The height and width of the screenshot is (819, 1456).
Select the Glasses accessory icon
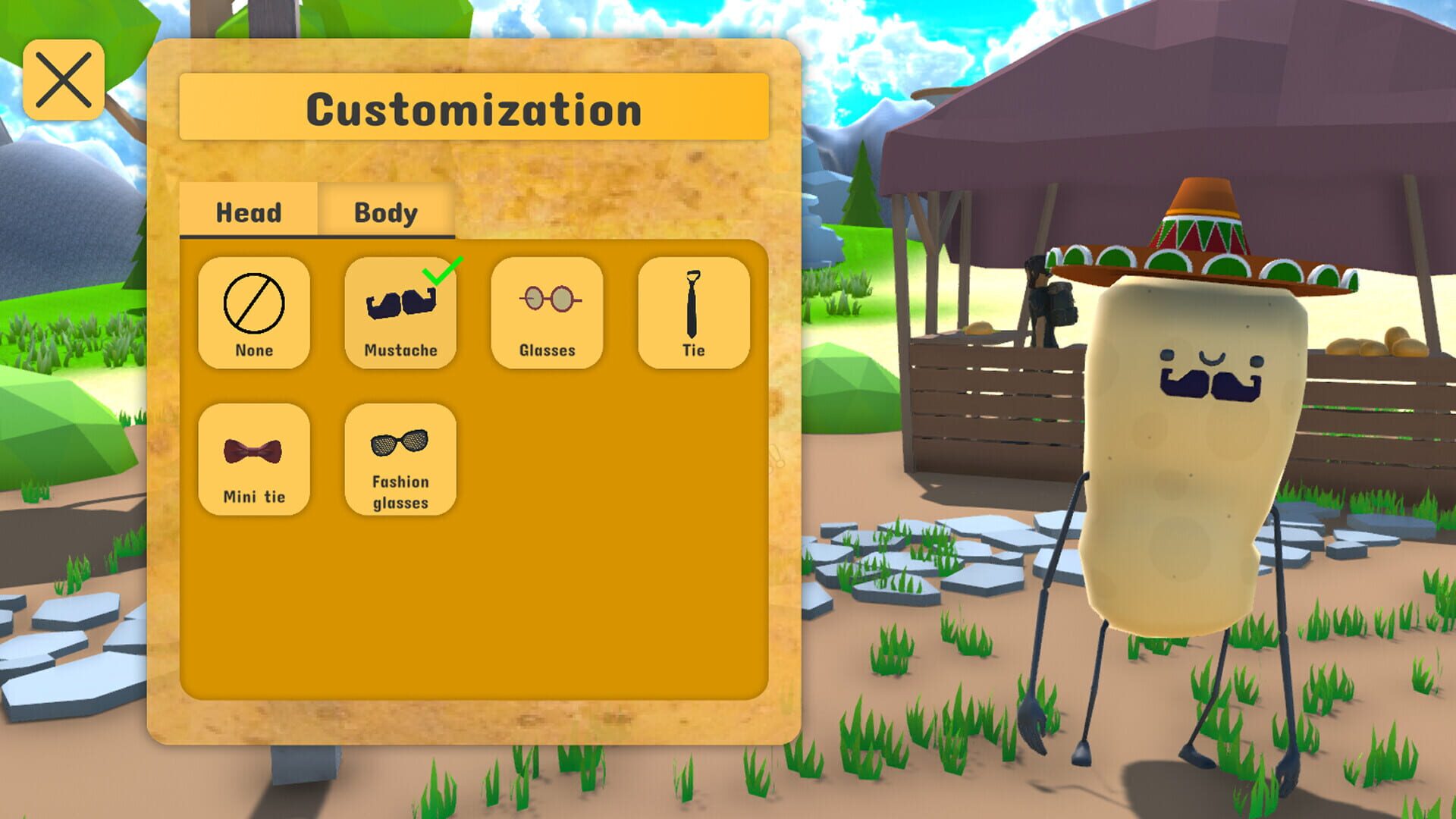tap(547, 311)
